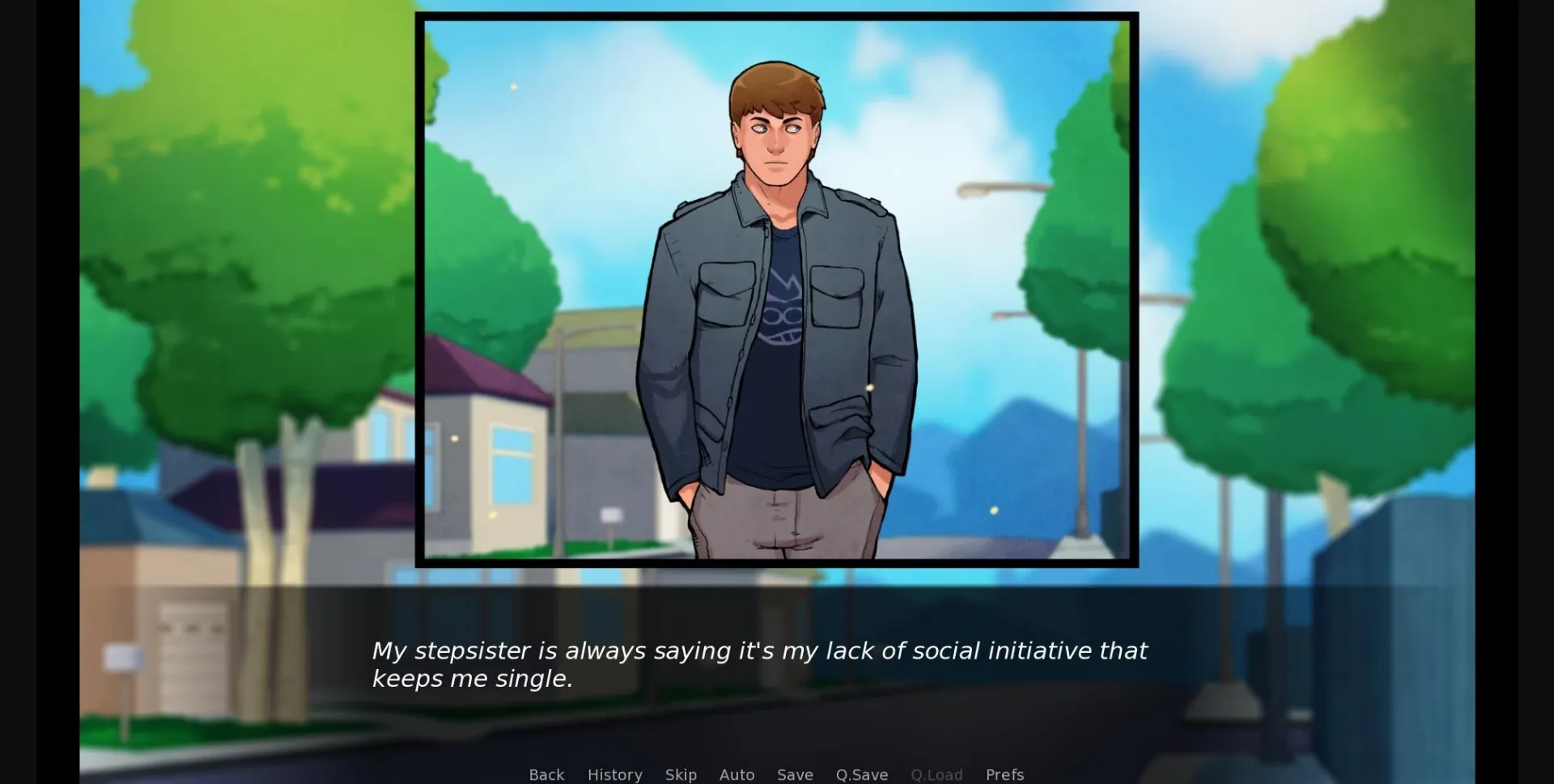Perform a Q.Save quick save
This screenshot has width=1554, height=784.
coord(861,774)
